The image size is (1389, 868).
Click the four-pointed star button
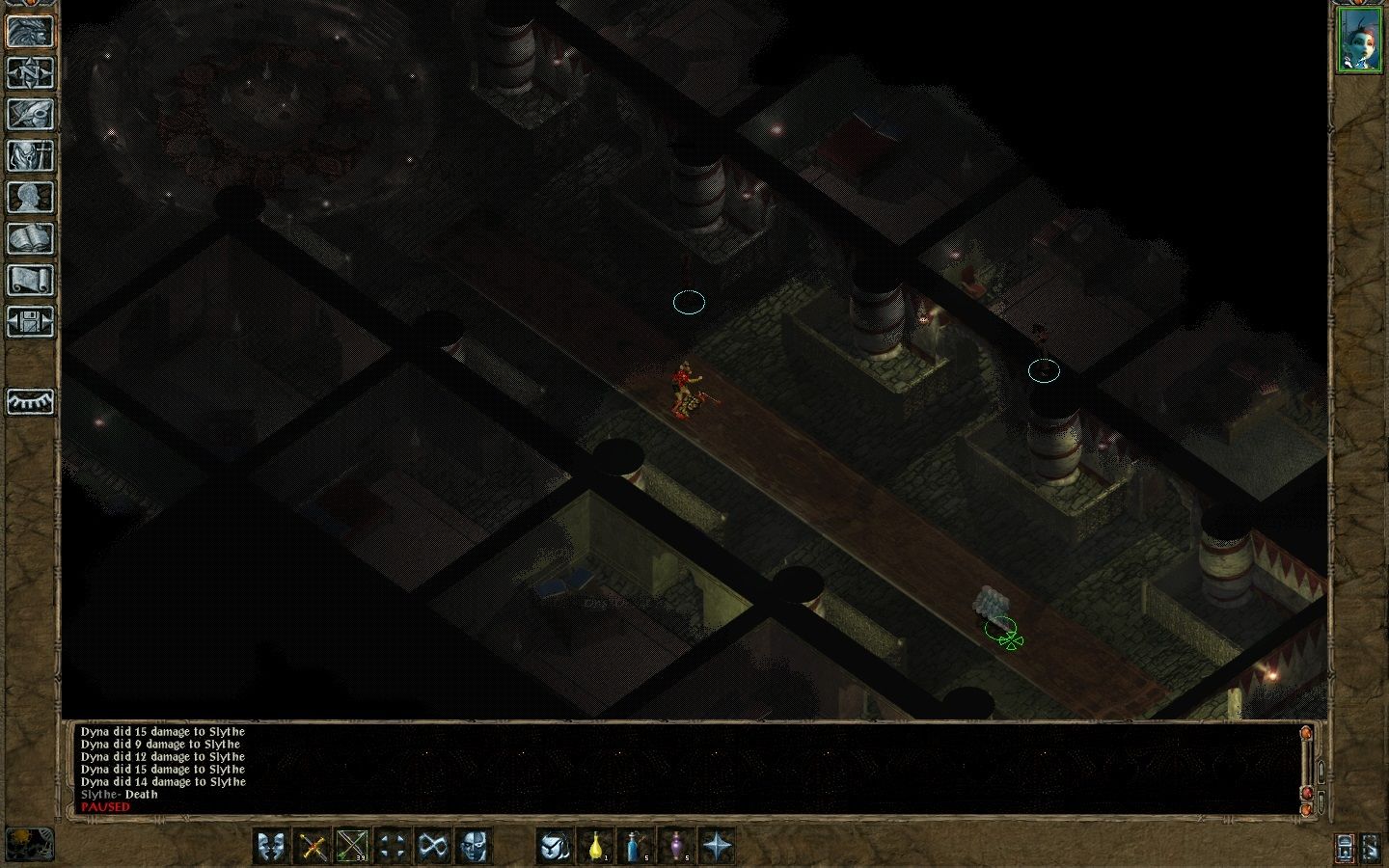[717, 846]
